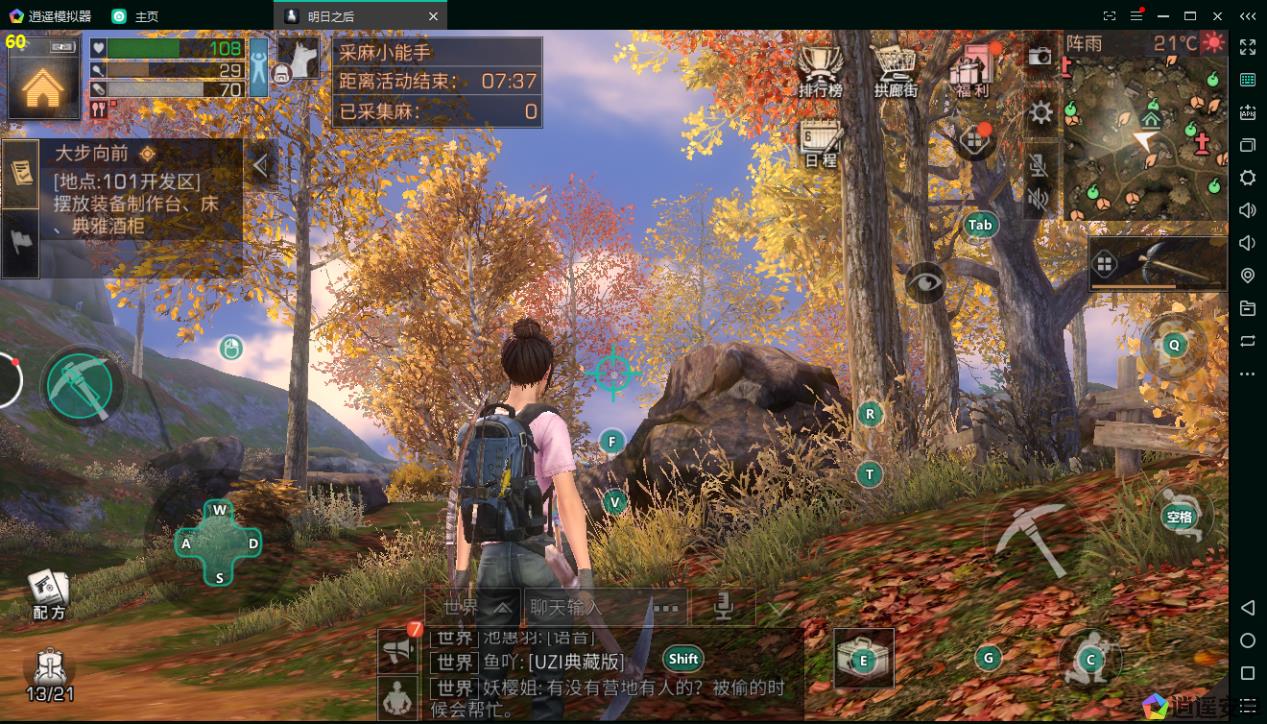Open the home base button
The height and width of the screenshot is (724, 1267).
(43, 88)
